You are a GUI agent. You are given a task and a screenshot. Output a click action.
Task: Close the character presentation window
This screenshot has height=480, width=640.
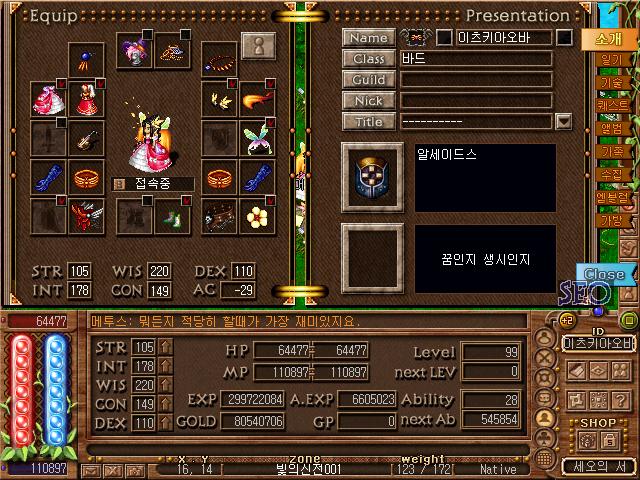click(x=604, y=274)
